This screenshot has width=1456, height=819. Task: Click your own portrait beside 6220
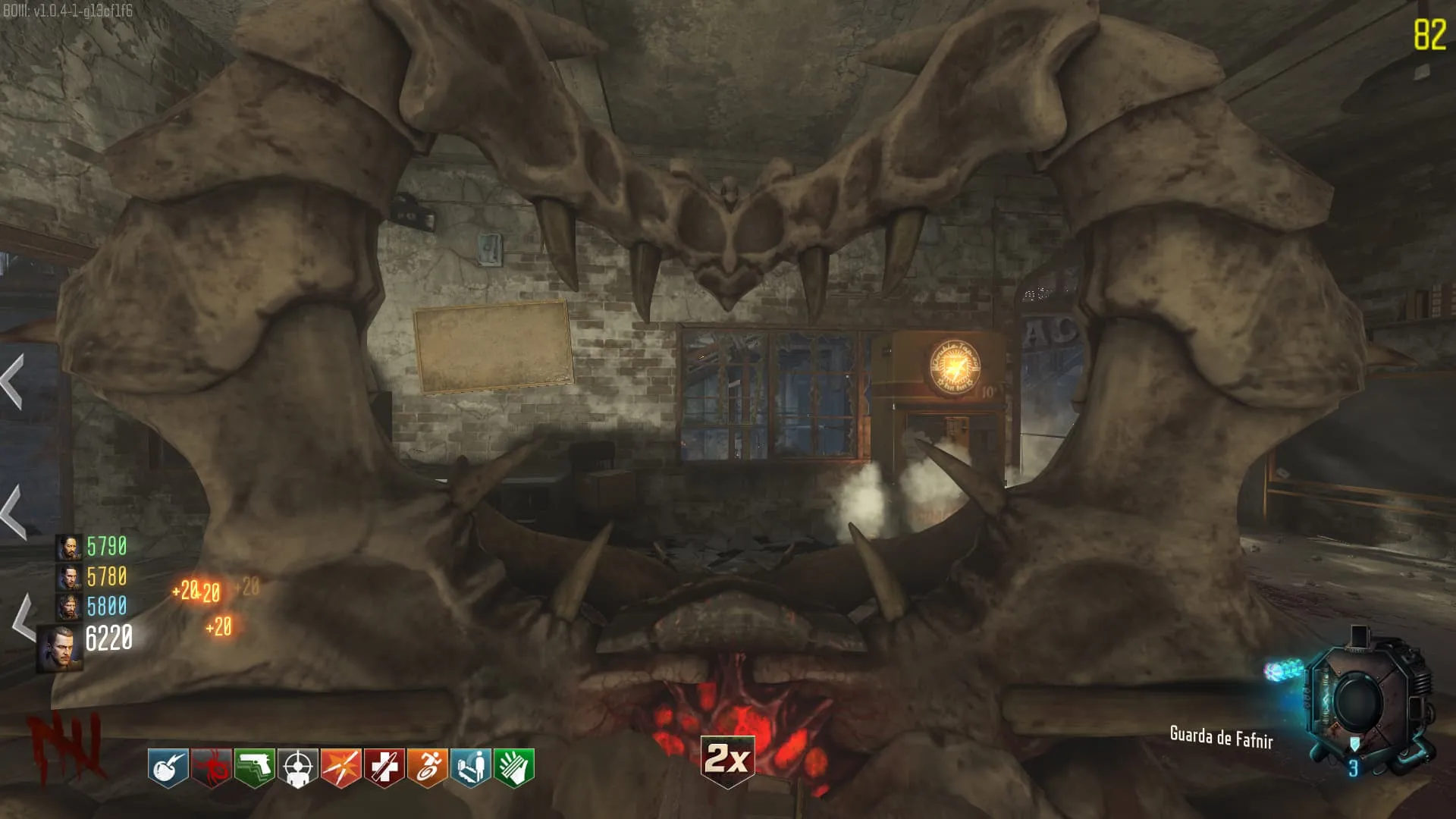click(x=60, y=647)
